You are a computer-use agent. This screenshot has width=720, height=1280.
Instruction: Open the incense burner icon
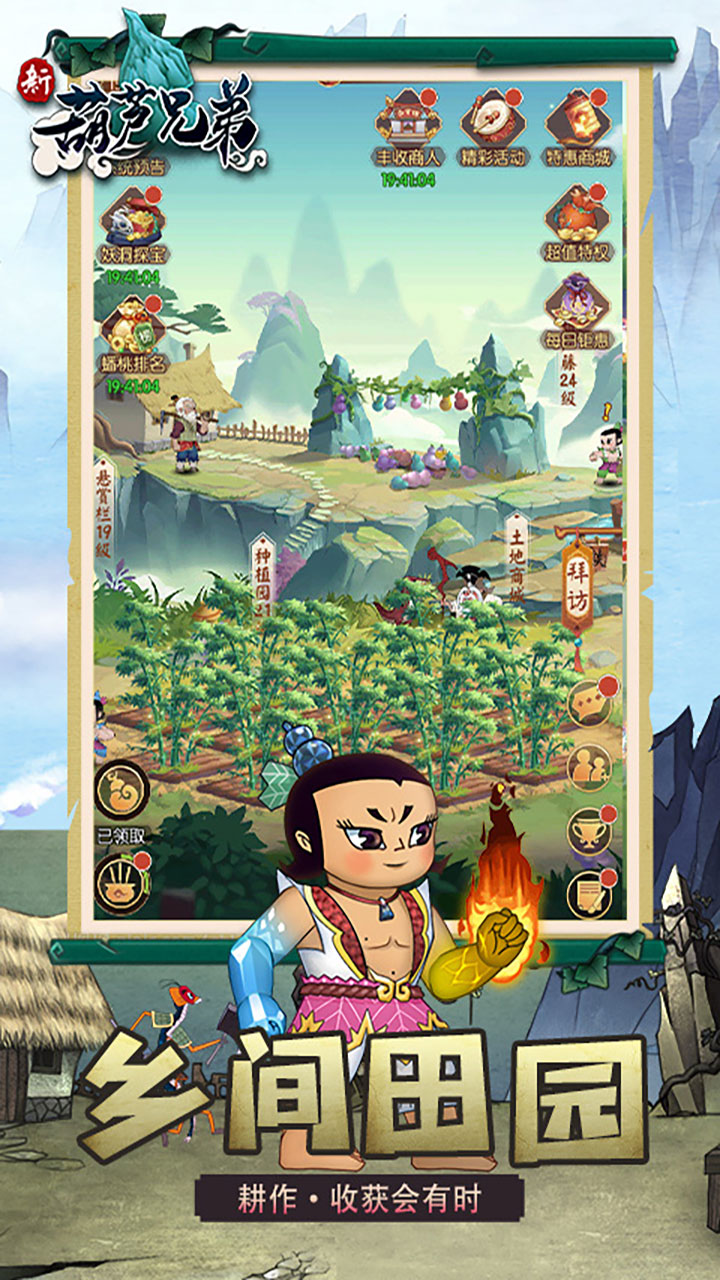[x=122, y=882]
